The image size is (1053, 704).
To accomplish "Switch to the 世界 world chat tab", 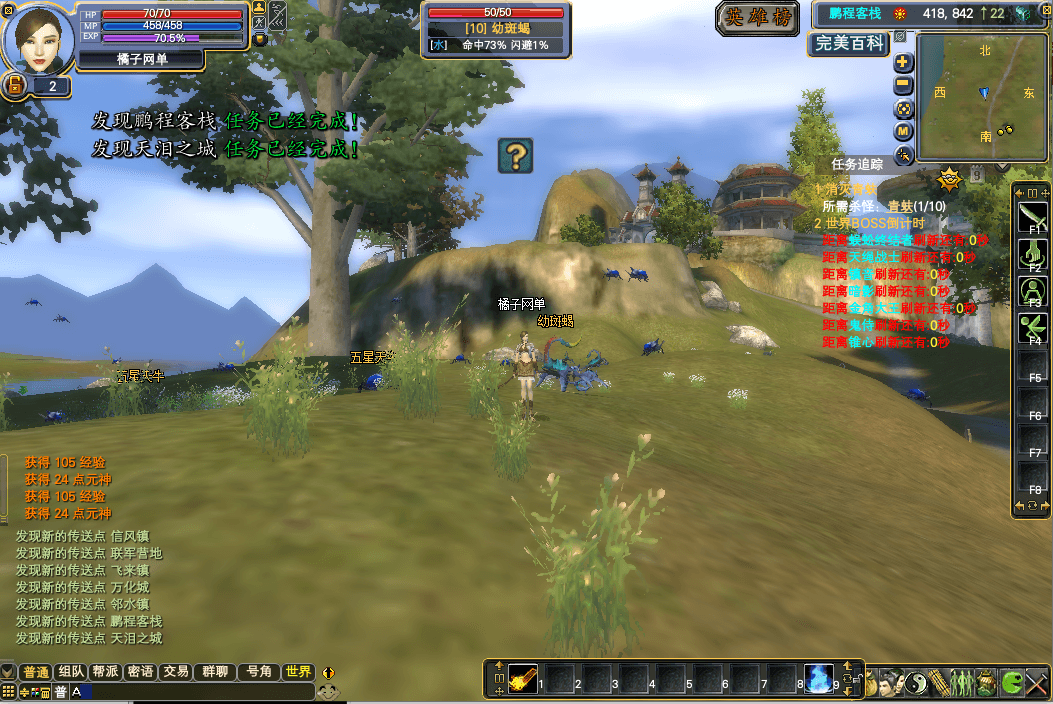I will coord(298,672).
